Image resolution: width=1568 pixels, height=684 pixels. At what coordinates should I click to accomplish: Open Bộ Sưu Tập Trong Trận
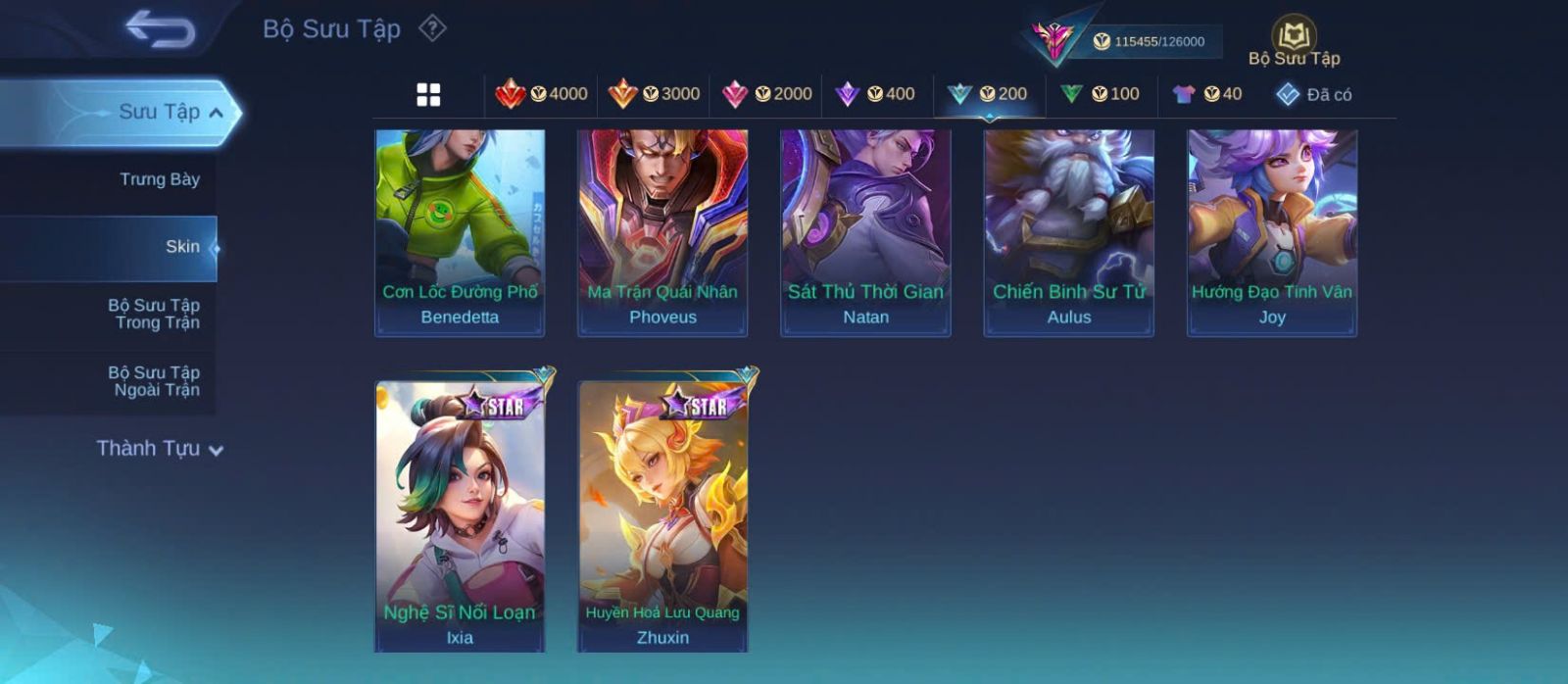click(154, 314)
